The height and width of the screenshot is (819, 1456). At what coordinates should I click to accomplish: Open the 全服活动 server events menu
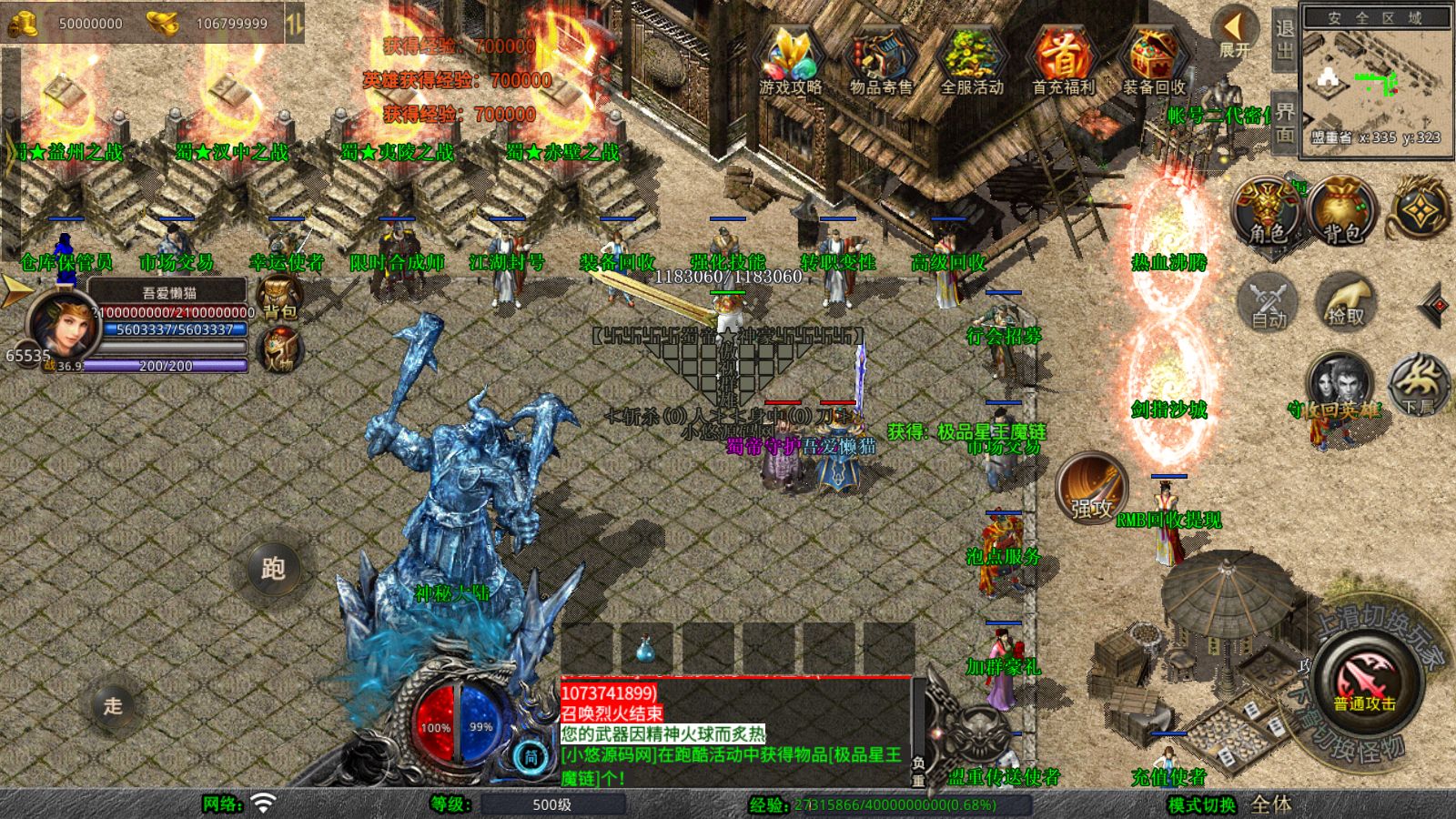pos(971,59)
